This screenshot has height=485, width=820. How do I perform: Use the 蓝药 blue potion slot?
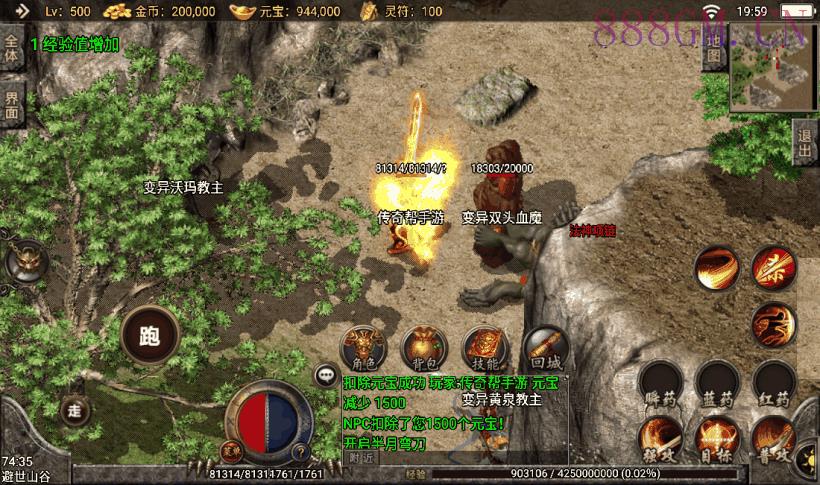coord(716,385)
